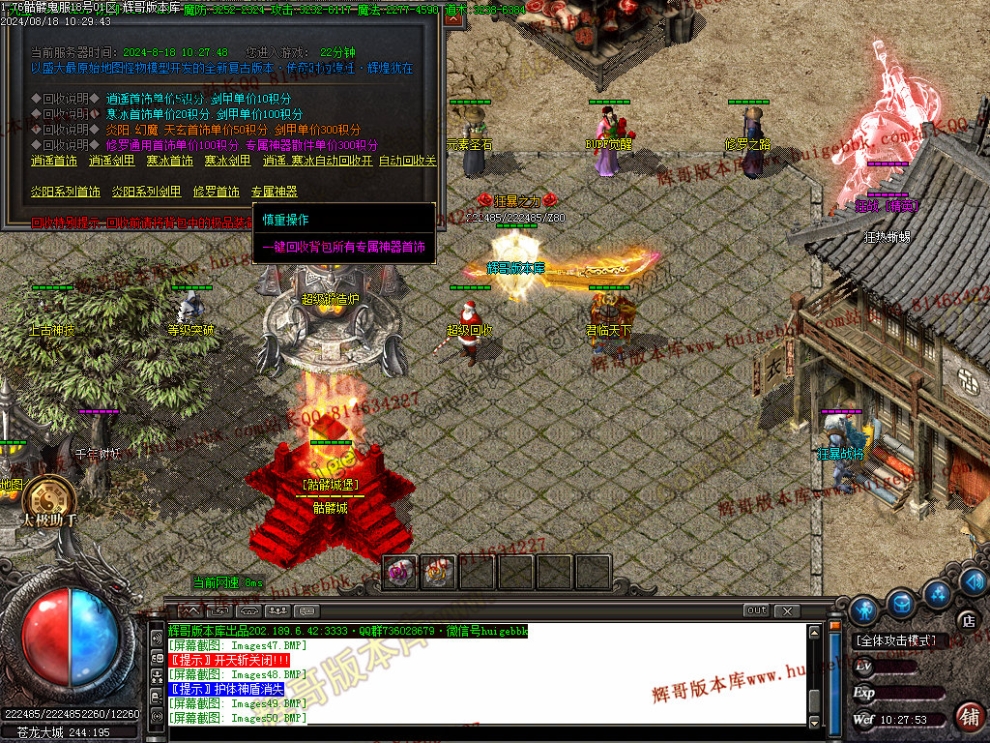Turn off auto recycle via 自动回收关
This screenshot has width=990, height=743.
click(x=408, y=161)
